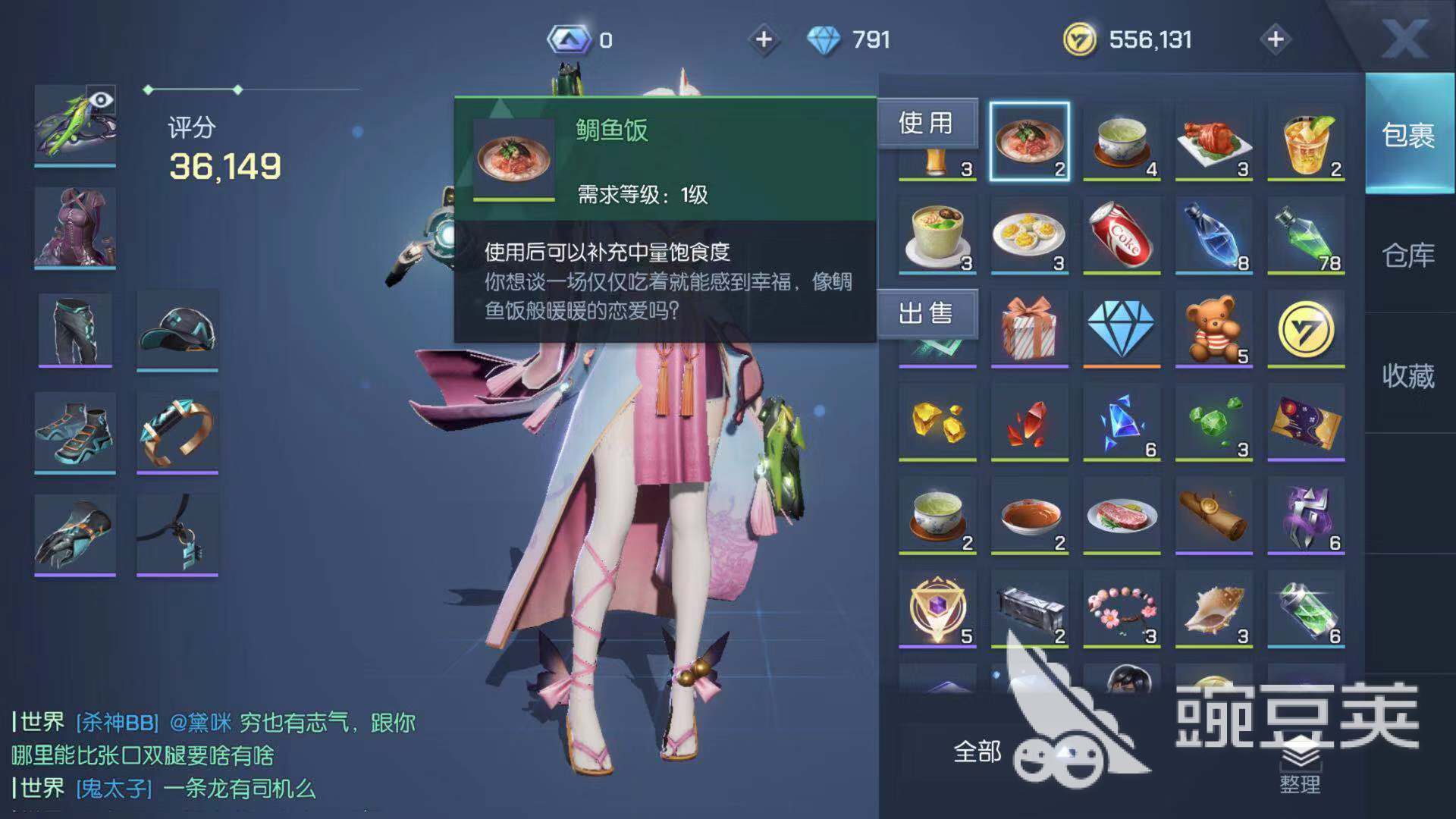Screen dimensions: 1456x819
Task: Open the 收藏 collection tab
Action: tap(1408, 375)
